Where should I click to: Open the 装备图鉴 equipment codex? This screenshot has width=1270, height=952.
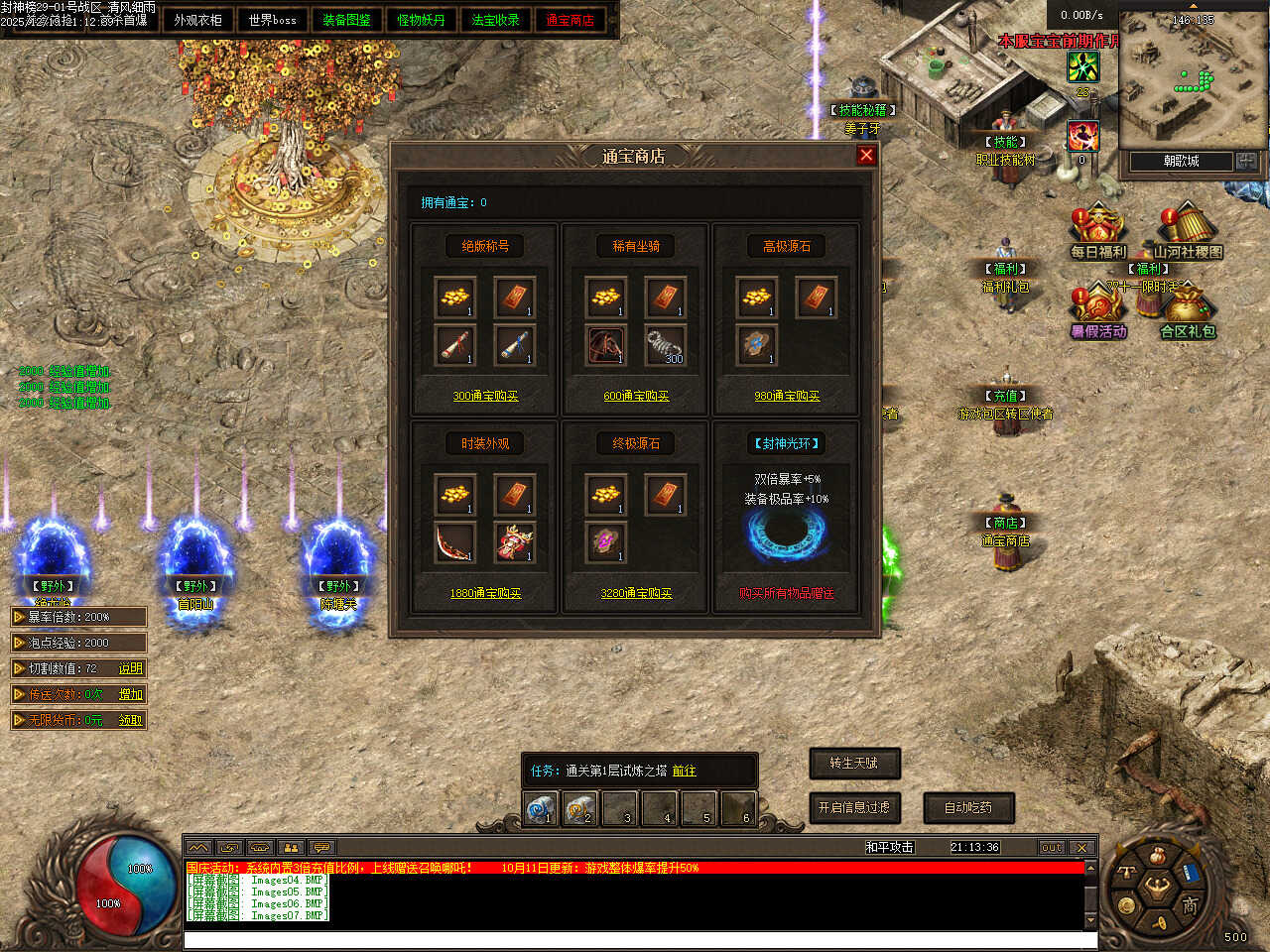click(x=346, y=20)
